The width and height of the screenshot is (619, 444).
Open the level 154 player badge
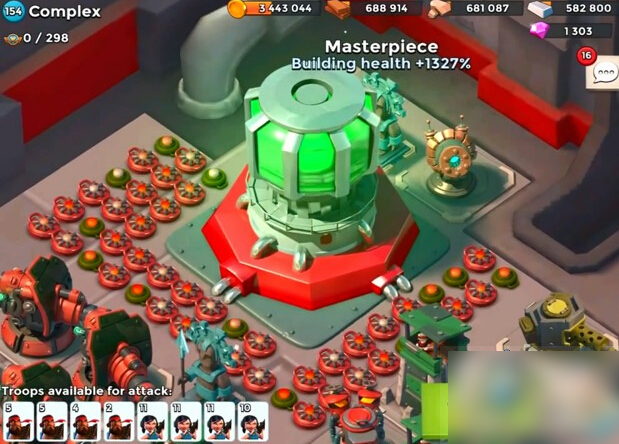pyautogui.click(x=13, y=12)
